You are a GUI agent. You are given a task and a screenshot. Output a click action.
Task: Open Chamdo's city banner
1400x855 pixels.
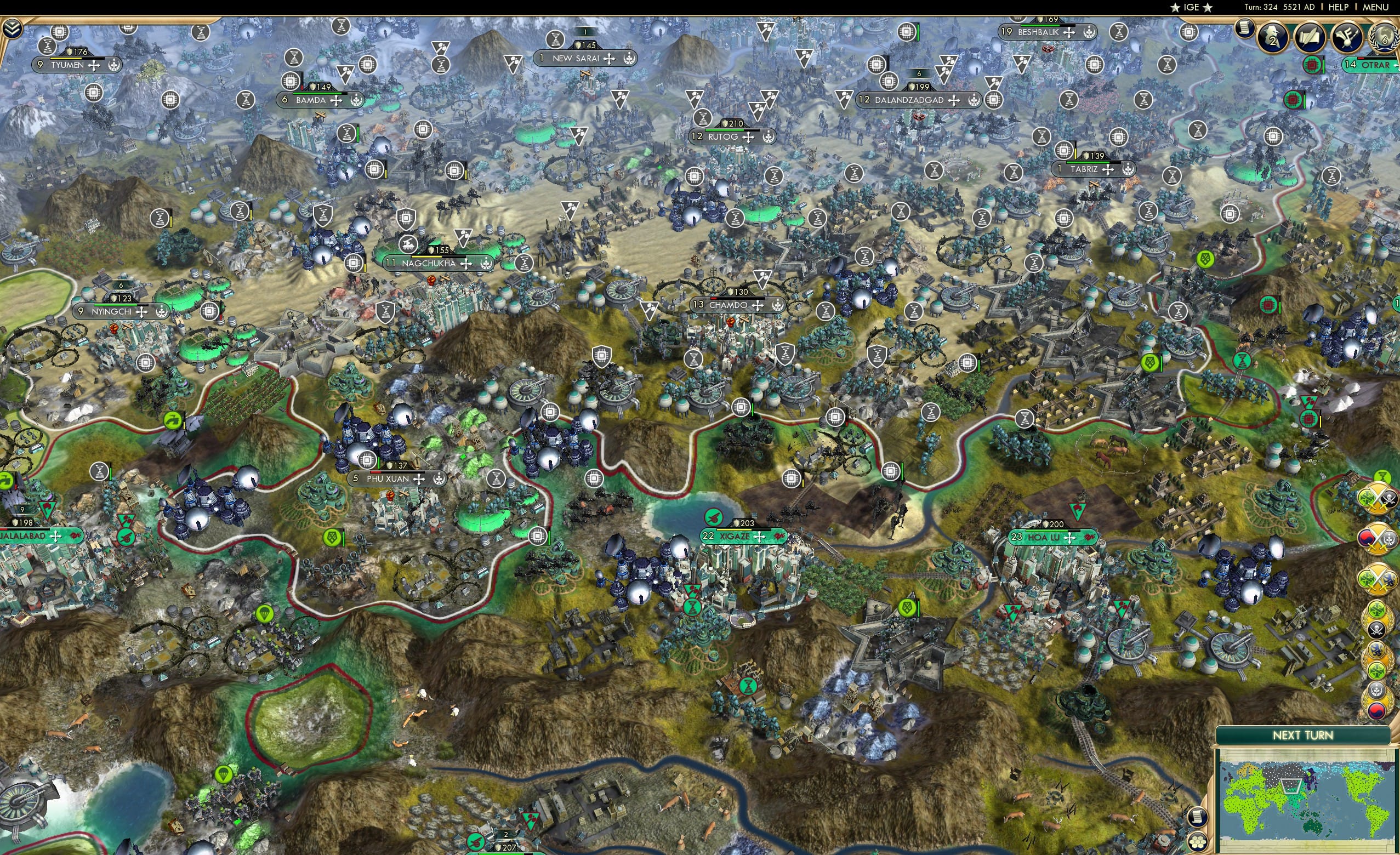[x=732, y=305]
